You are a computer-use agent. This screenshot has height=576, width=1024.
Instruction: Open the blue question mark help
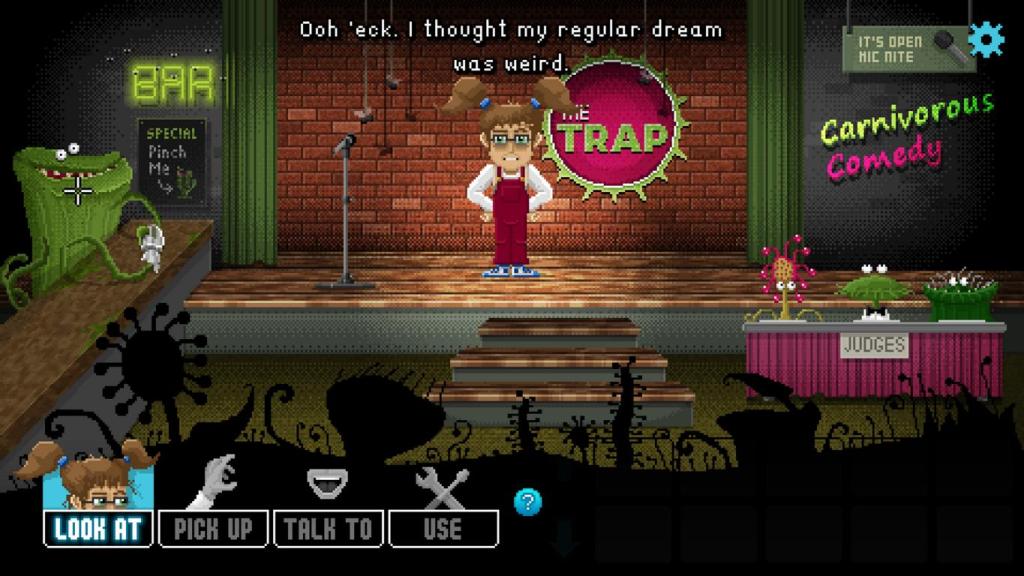[528, 501]
